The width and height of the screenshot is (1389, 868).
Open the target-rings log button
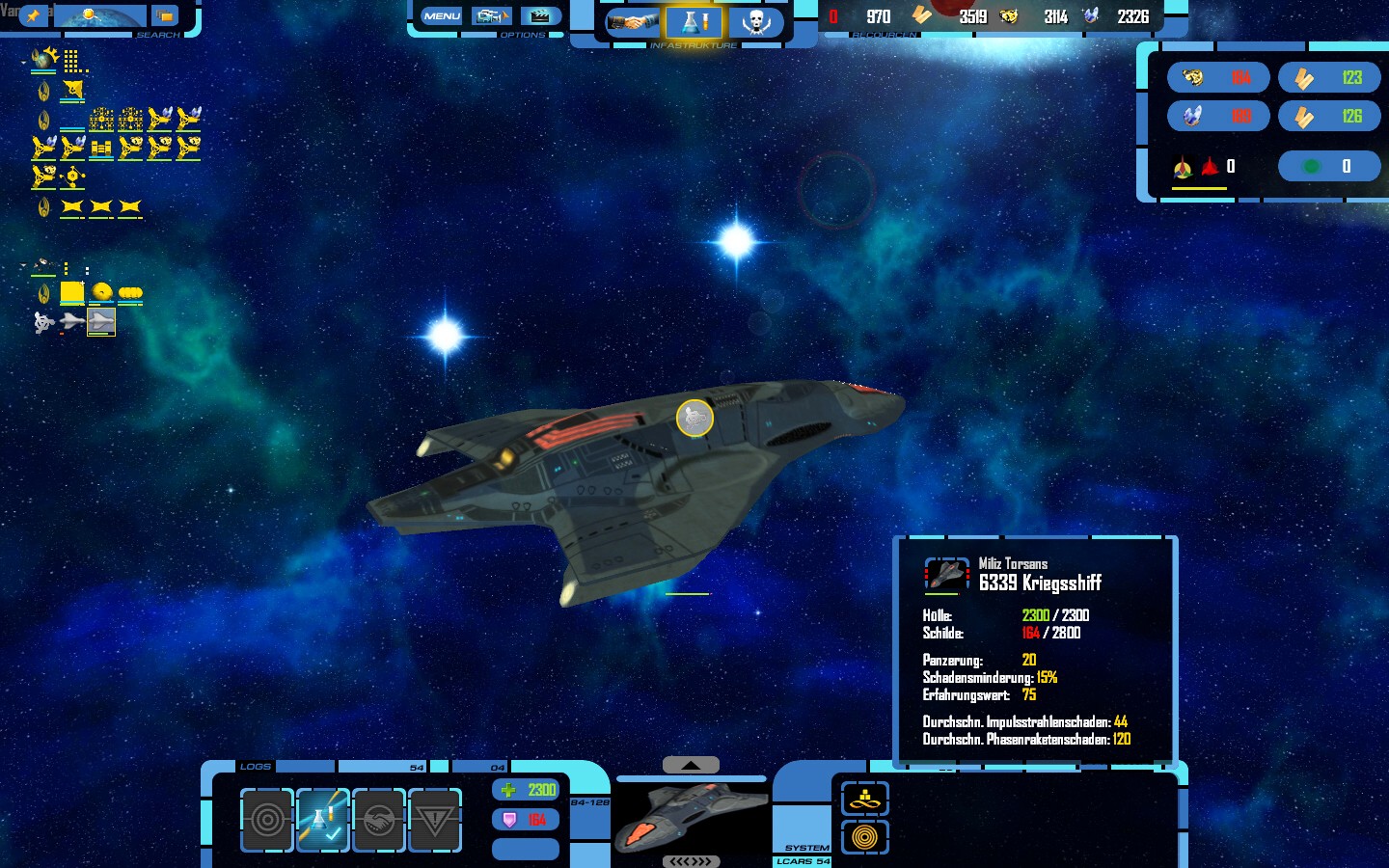[x=267, y=821]
